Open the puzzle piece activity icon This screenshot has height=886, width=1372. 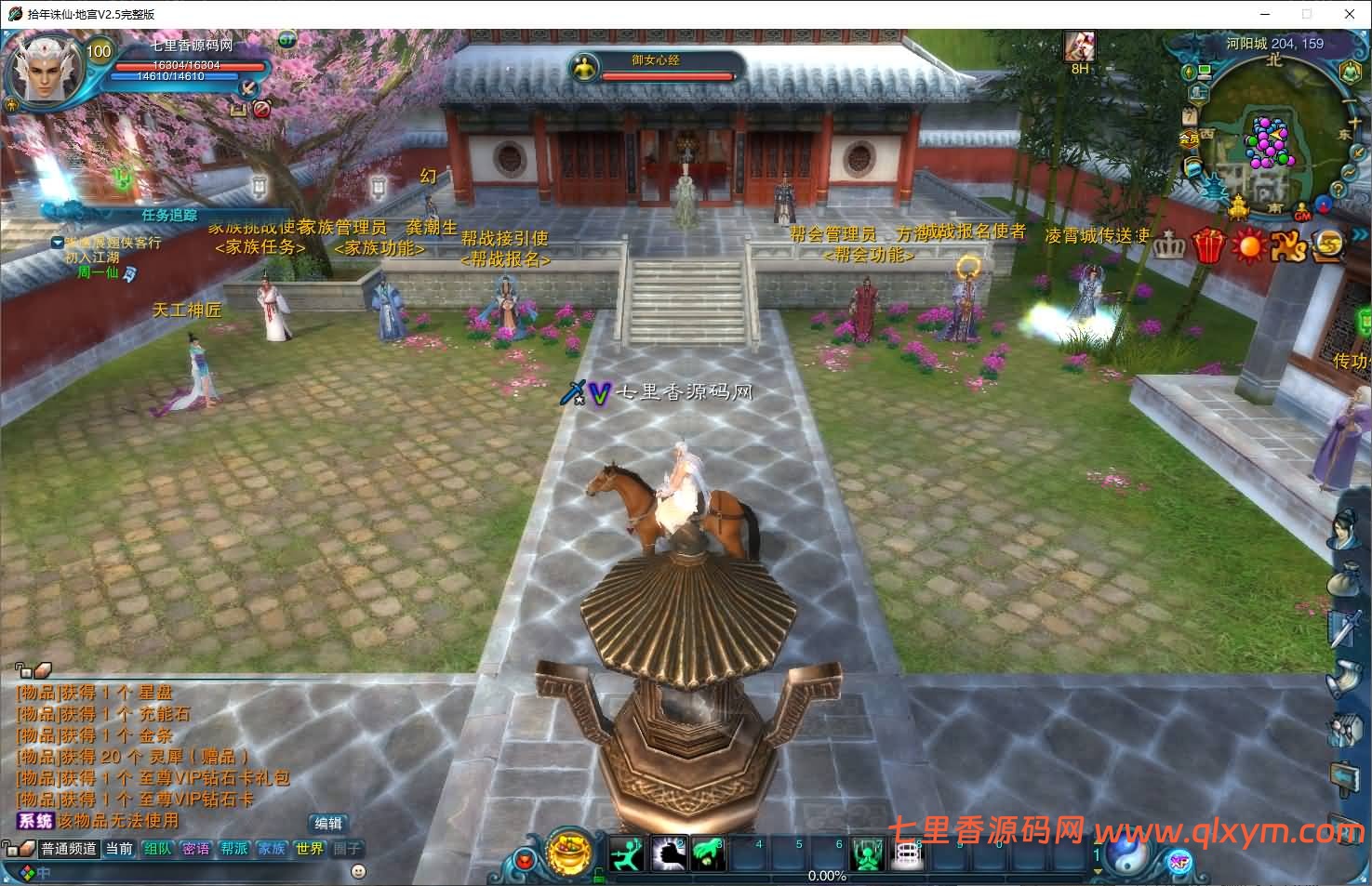click(x=1289, y=245)
